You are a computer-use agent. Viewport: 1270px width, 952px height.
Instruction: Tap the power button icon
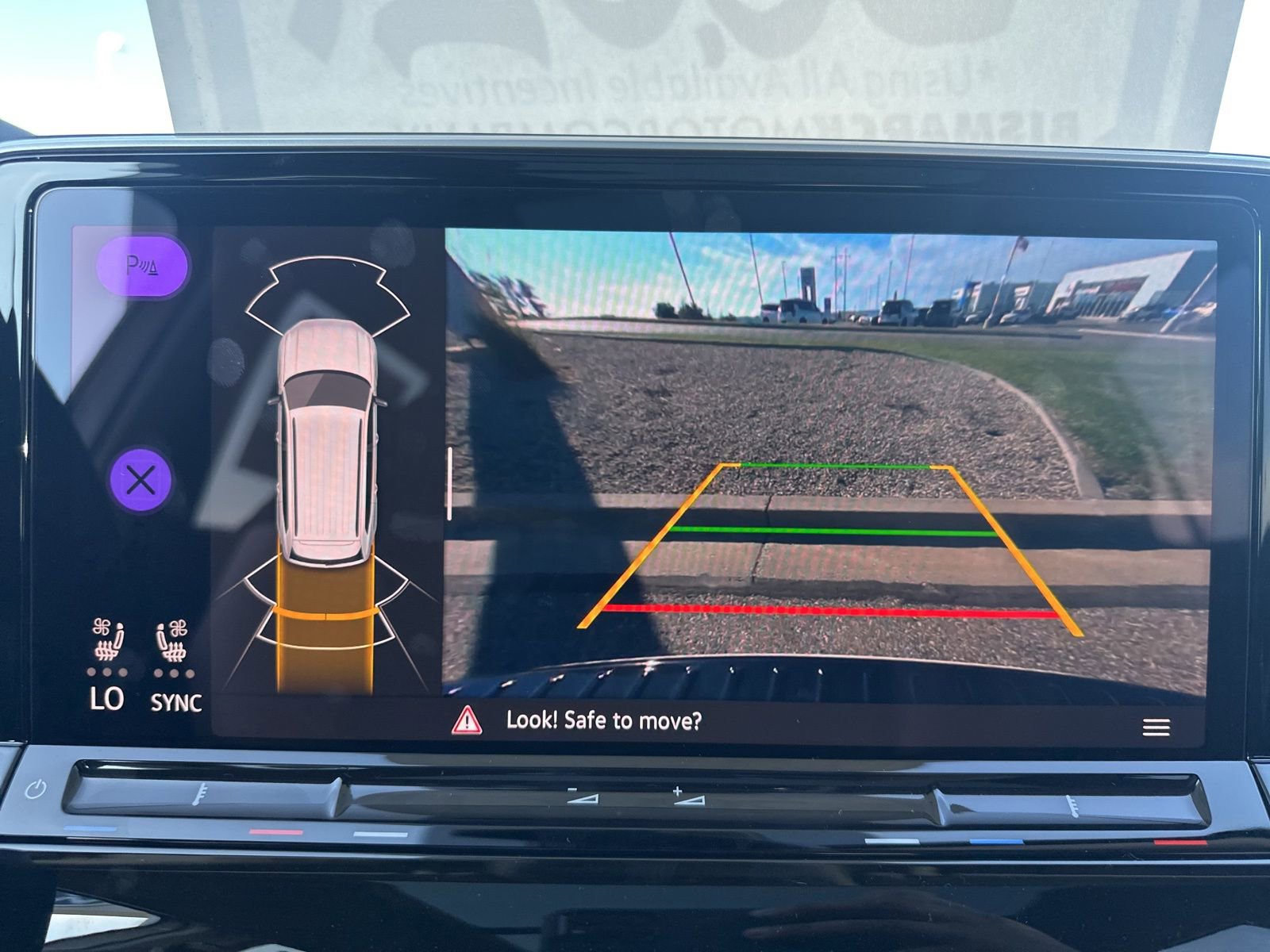(36, 790)
